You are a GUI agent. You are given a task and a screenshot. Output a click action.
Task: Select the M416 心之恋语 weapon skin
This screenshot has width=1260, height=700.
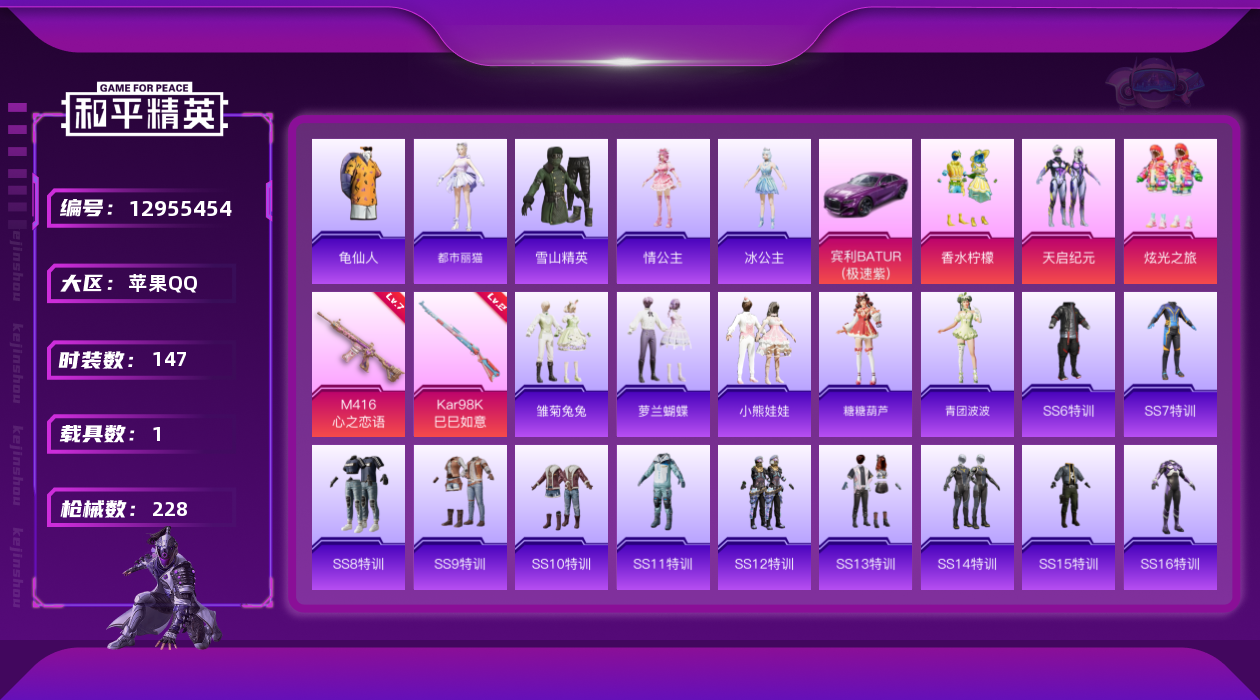tap(358, 364)
